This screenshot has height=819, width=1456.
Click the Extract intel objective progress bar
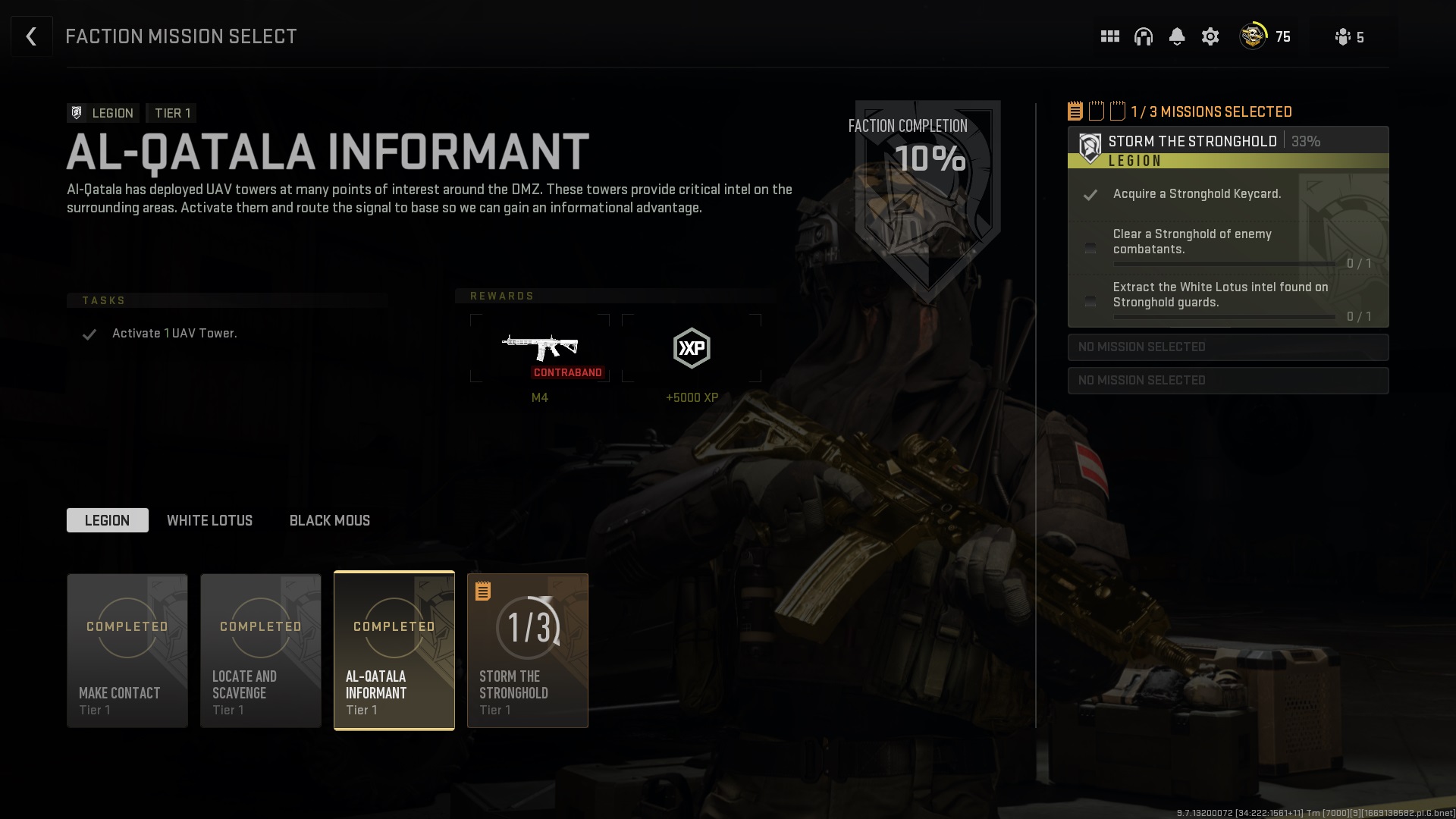coord(1225,317)
